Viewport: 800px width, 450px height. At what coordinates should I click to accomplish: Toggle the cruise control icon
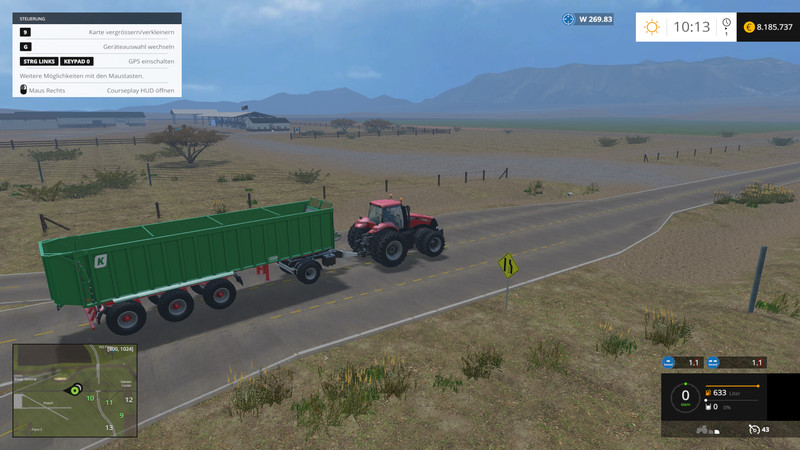tap(753, 430)
